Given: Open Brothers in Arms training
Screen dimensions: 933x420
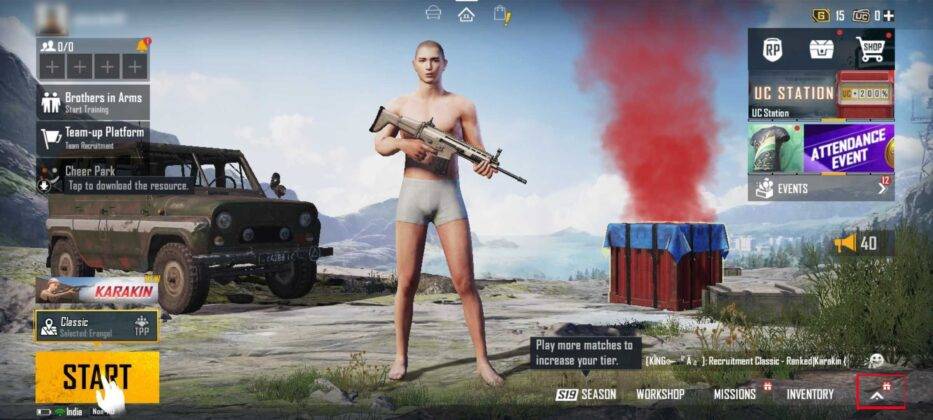Looking at the screenshot, I should click(x=93, y=102).
